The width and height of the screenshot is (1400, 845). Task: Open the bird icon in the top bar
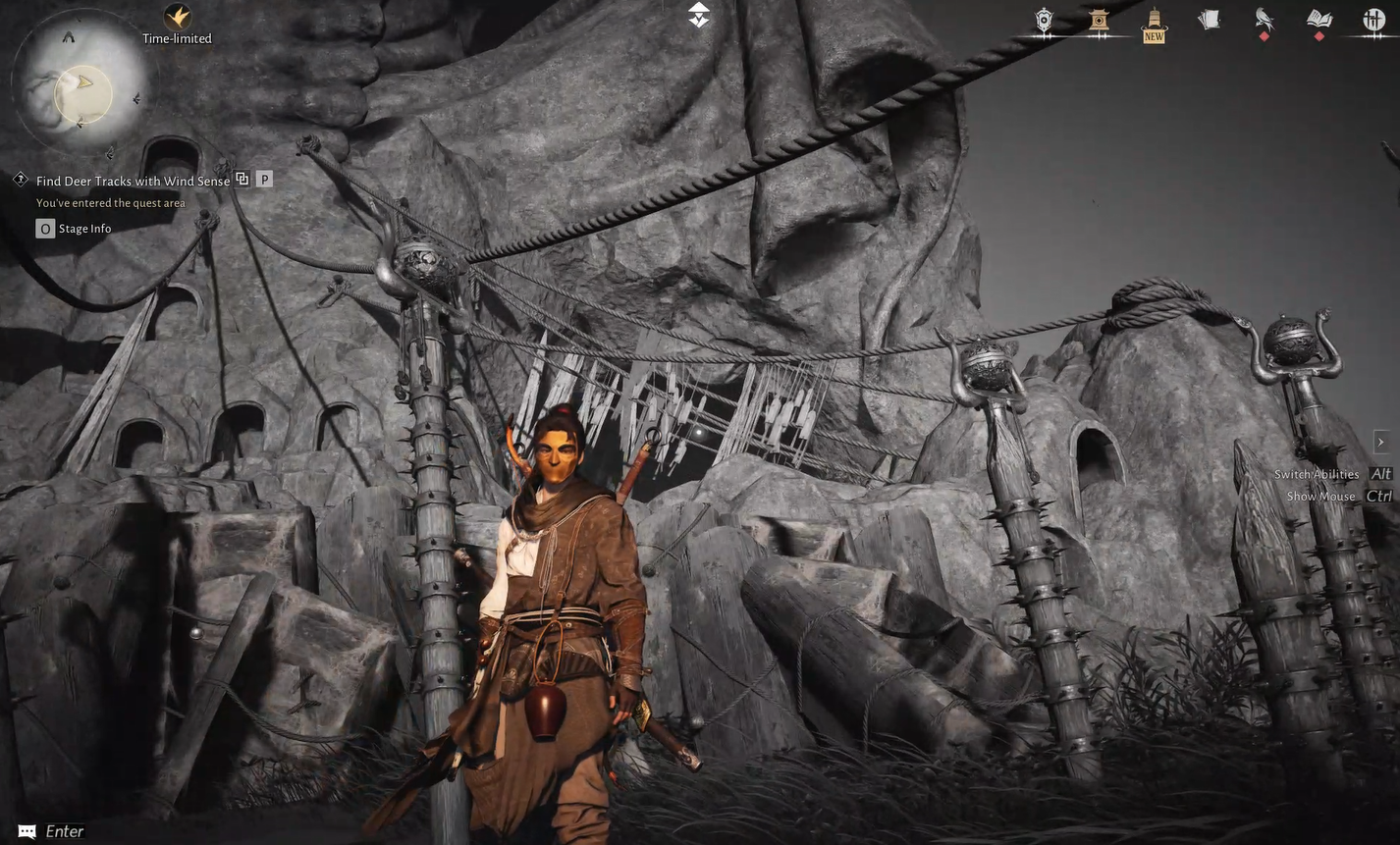[1264, 20]
